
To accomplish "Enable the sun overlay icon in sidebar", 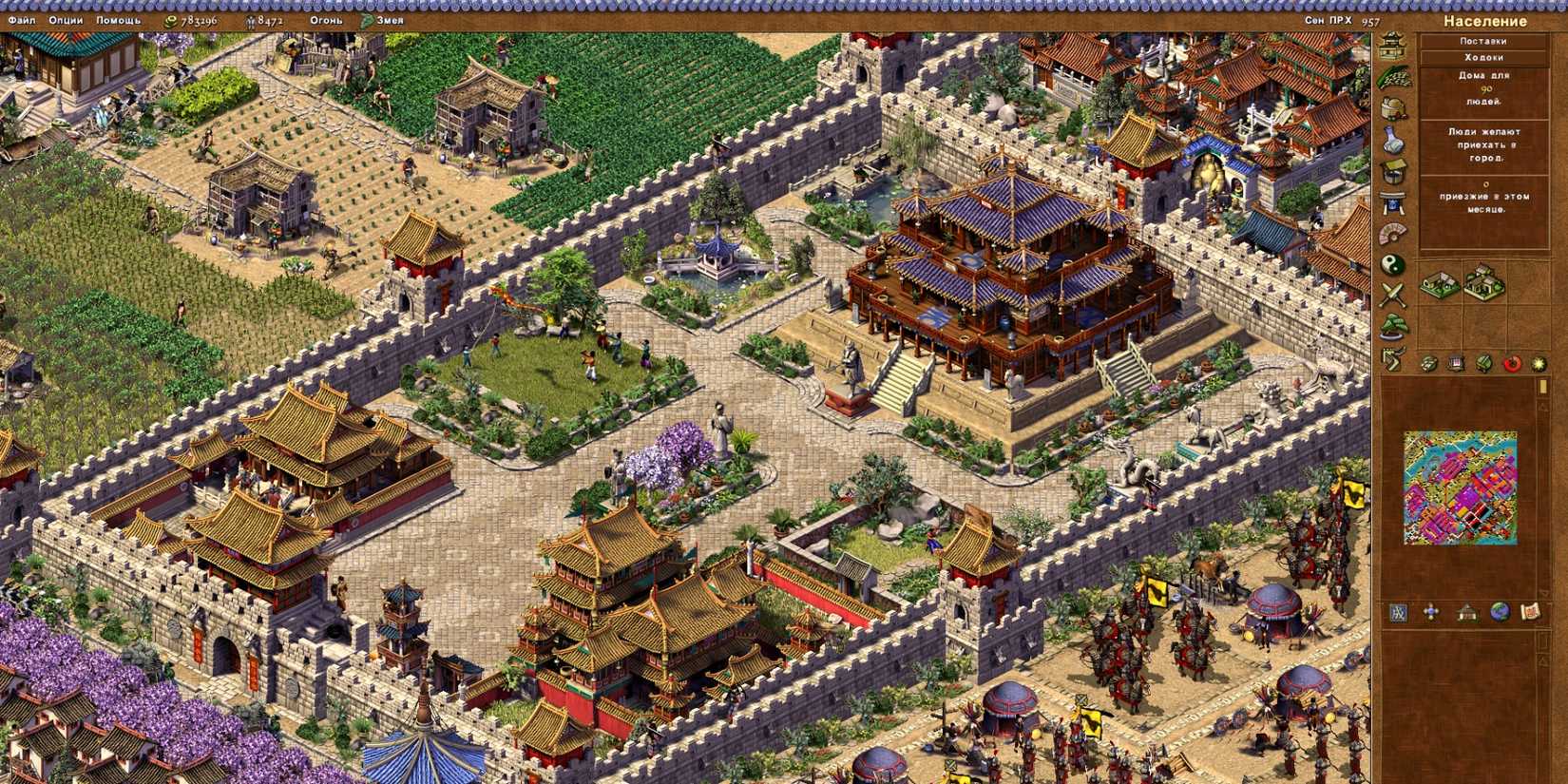I will [x=1539, y=362].
